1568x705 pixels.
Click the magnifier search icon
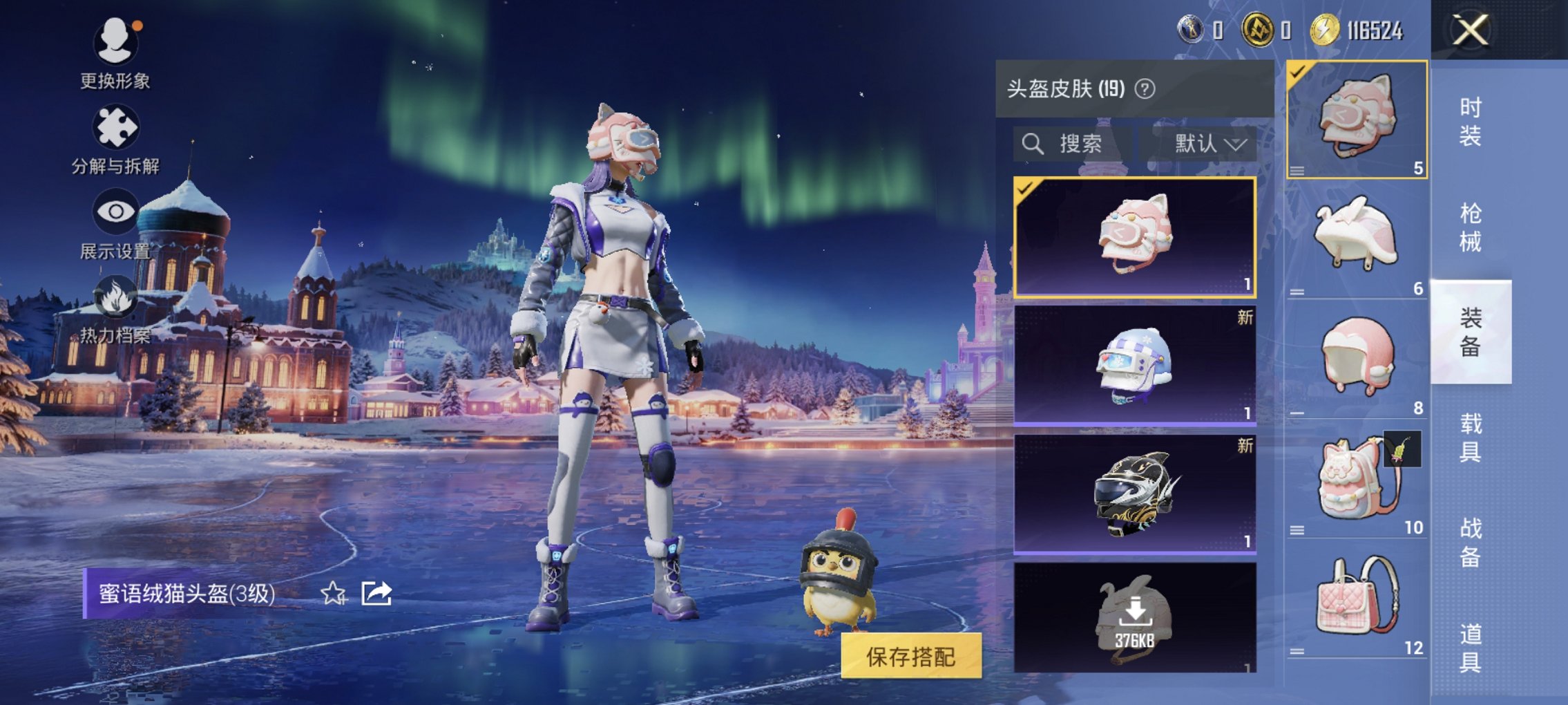pos(1033,144)
